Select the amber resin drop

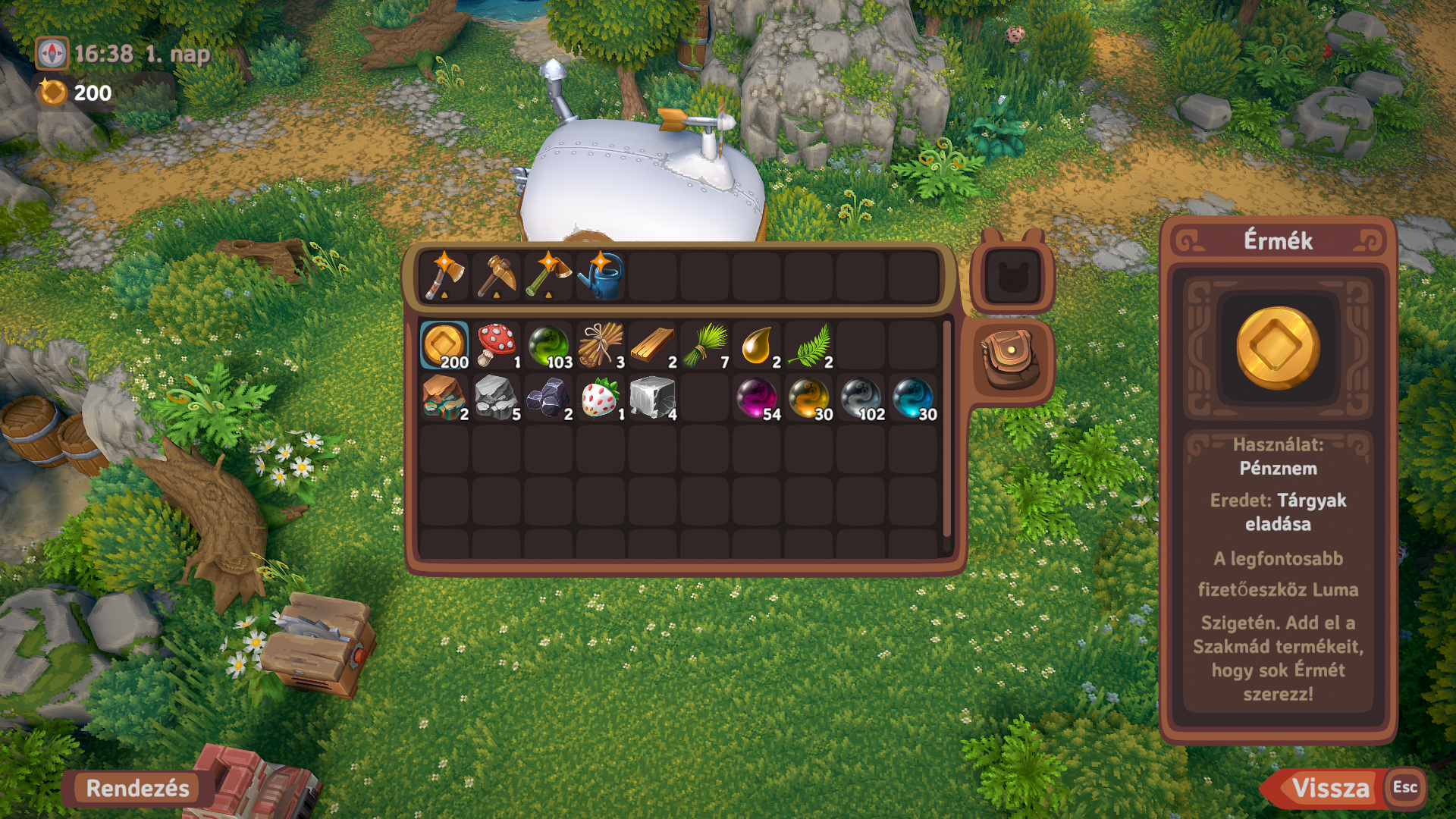click(757, 345)
